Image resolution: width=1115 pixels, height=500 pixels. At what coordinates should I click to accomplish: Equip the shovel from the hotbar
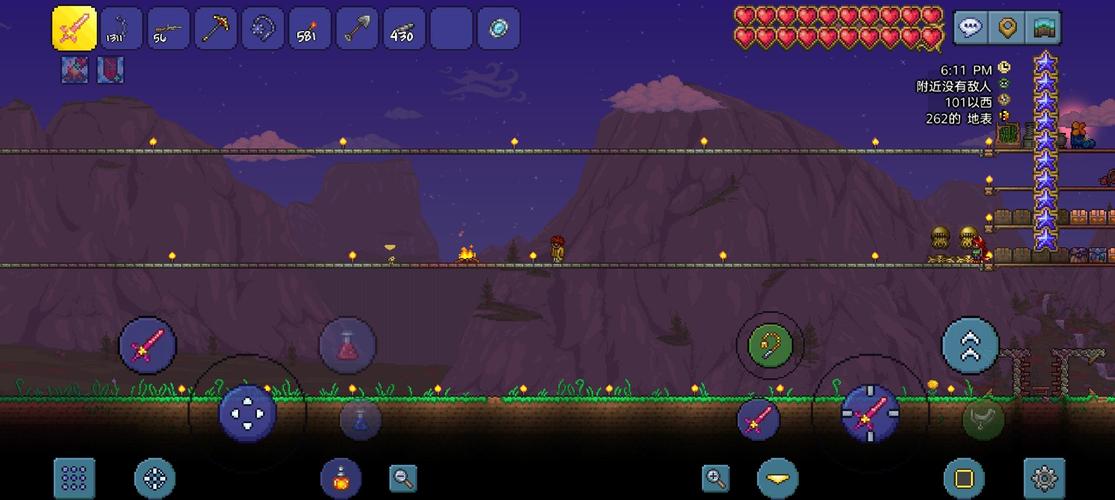[356, 28]
